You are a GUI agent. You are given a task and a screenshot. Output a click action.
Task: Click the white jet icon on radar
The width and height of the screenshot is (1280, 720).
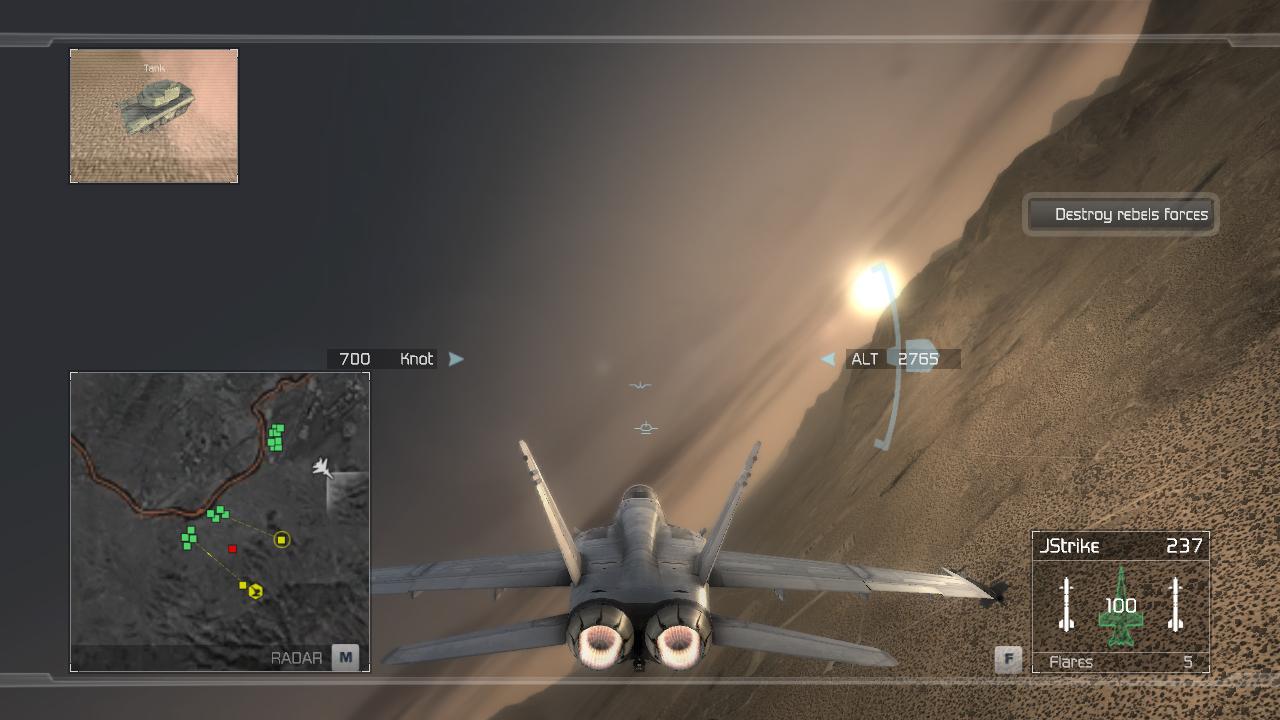[322, 467]
